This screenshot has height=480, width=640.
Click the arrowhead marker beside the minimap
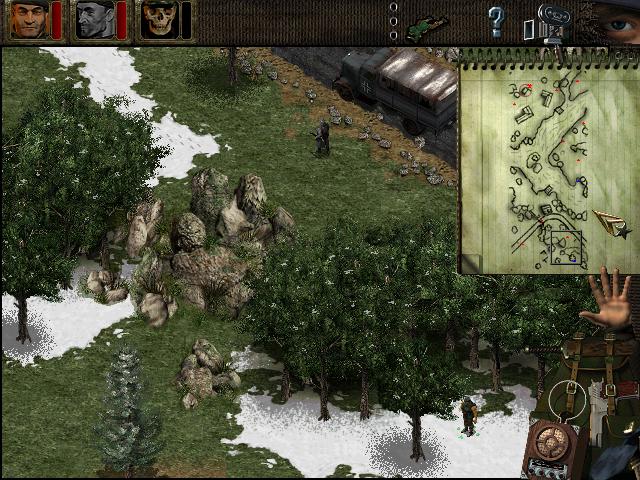coord(609,223)
